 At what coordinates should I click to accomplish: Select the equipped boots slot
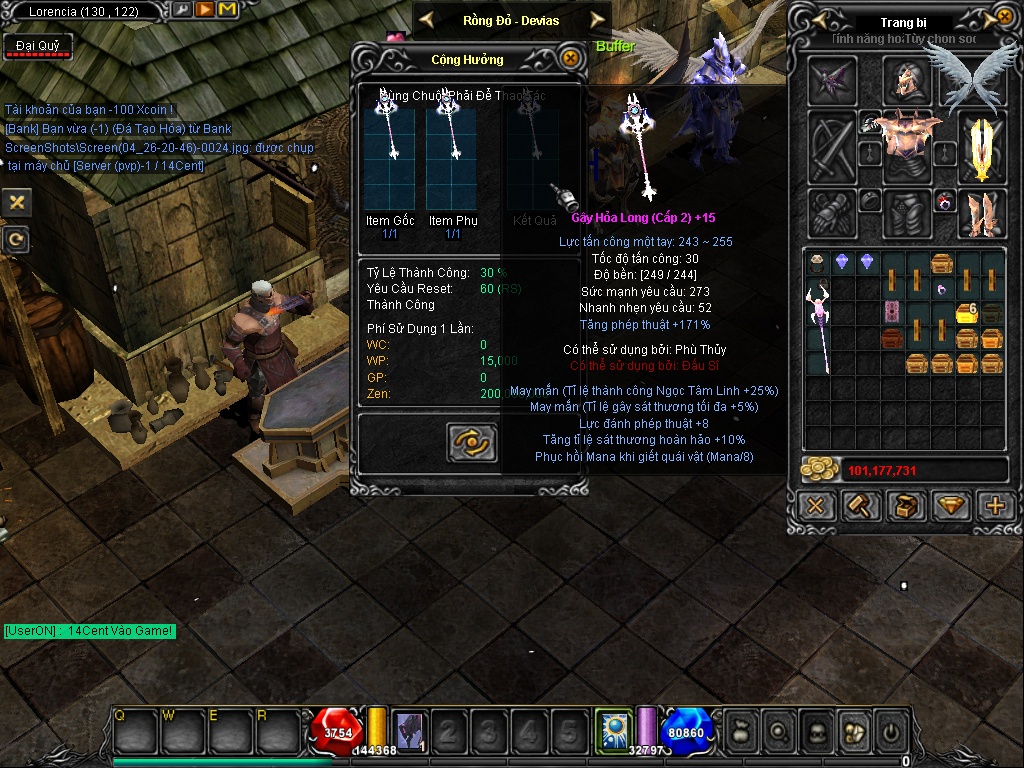pyautogui.click(x=980, y=213)
